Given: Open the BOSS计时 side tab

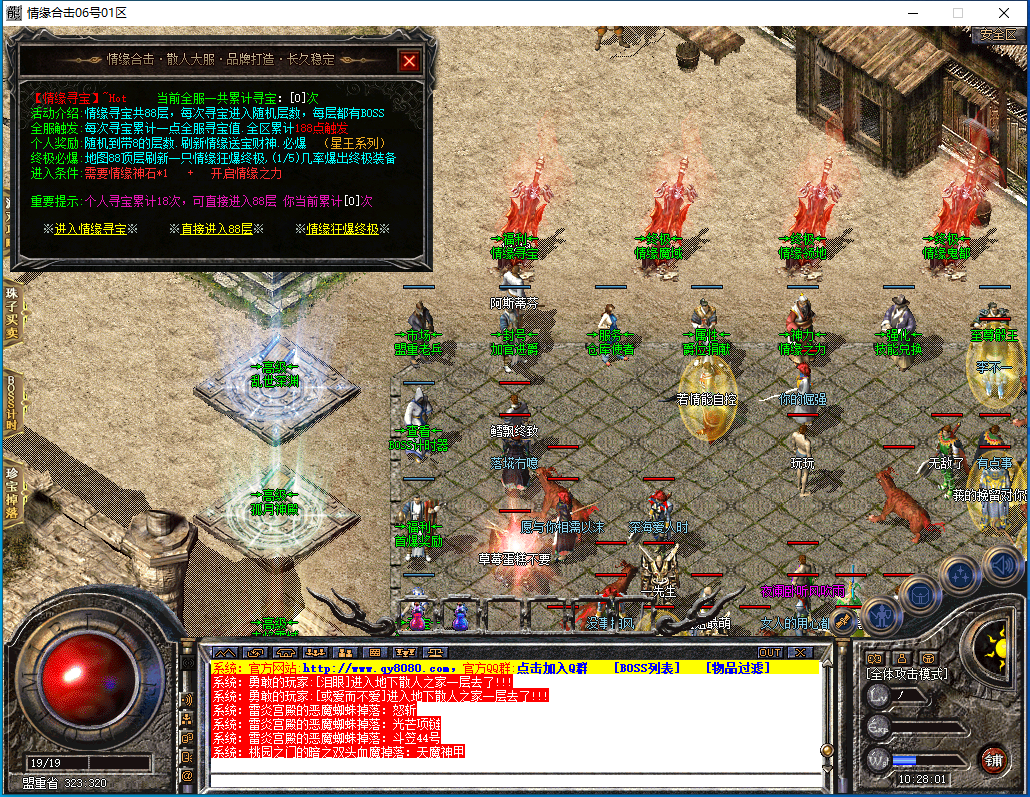Looking at the screenshot, I should click(11, 402).
